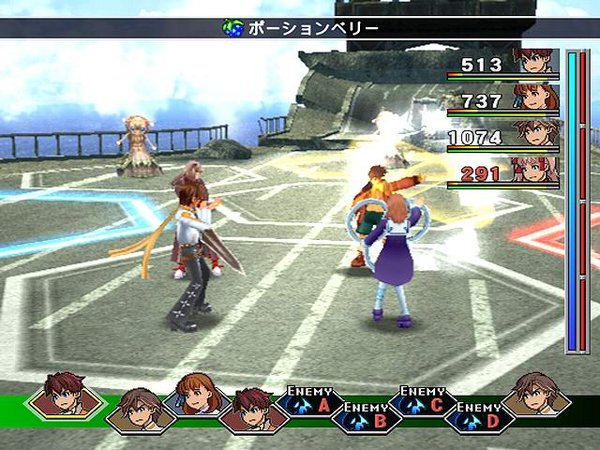The image size is (600, 450).
Task: Click the ポーションベリー item name banner
Action: (300, 28)
